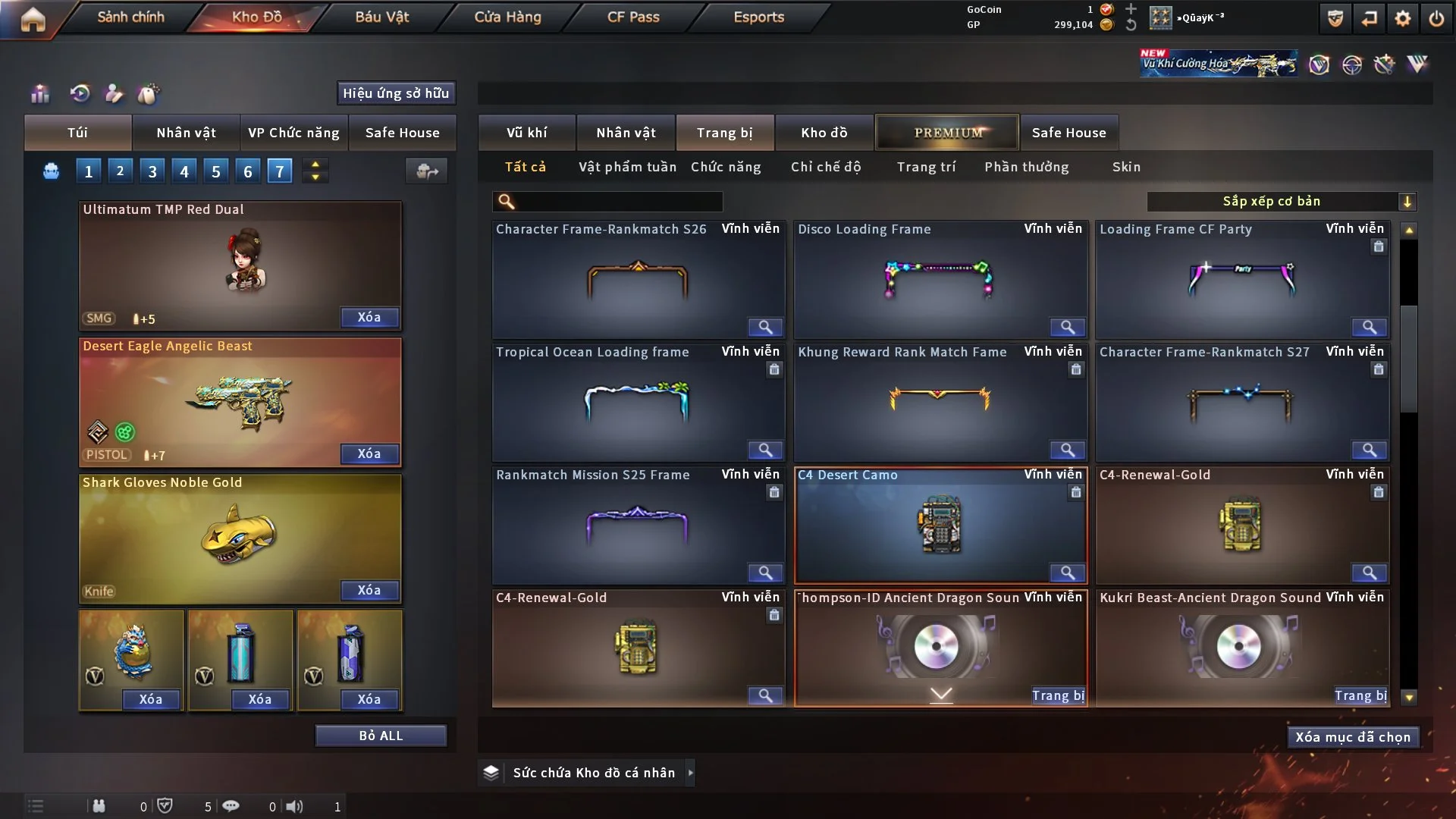Click Xóa mục đã chọn button
This screenshot has height=819, width=1456.
coord(1353,737)
